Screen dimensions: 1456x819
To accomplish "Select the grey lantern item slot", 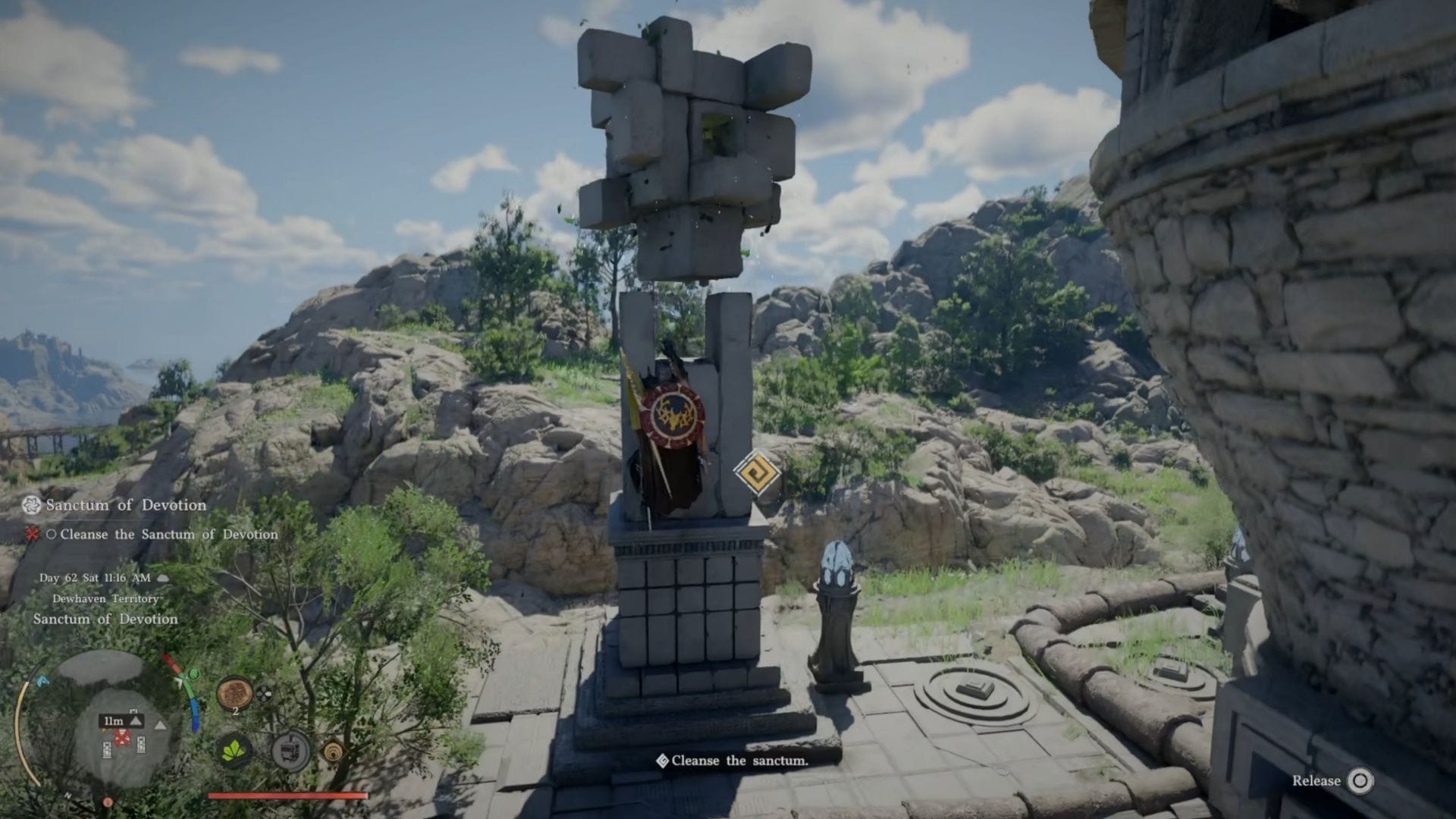I will pyautogui.click(x=291, y=752).
